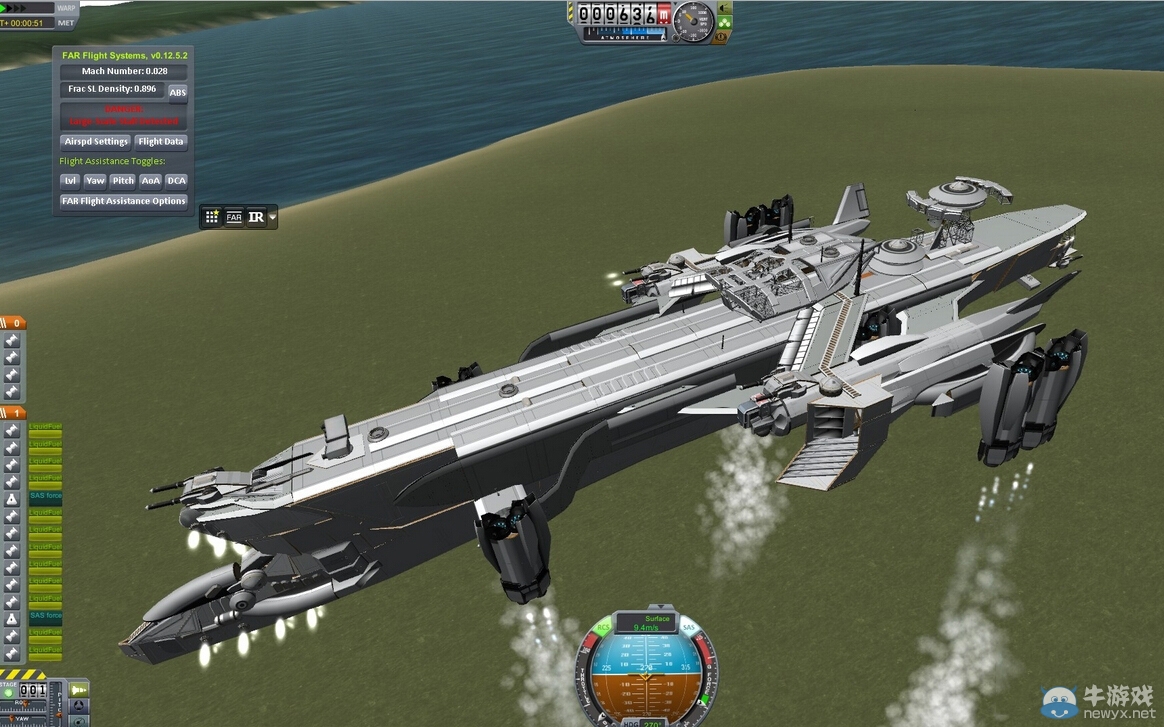Viewport: 1164px width, 727px height.
Task: Open FAR Flight Assistance Options
Action: 124,201
